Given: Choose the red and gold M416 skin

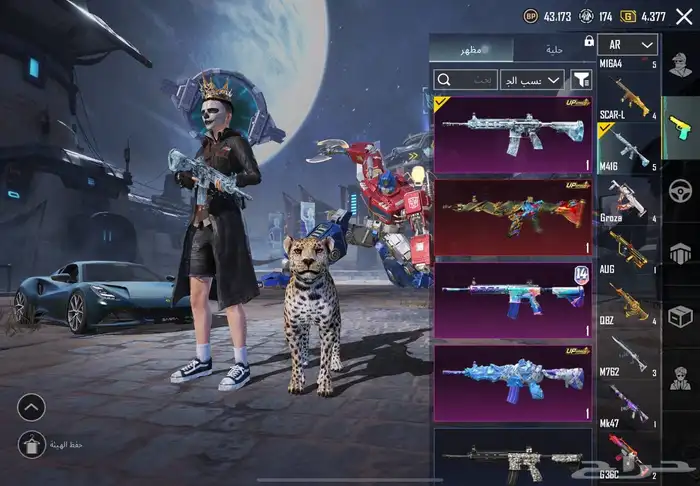Looking at the screenshot, I should 513,217.
